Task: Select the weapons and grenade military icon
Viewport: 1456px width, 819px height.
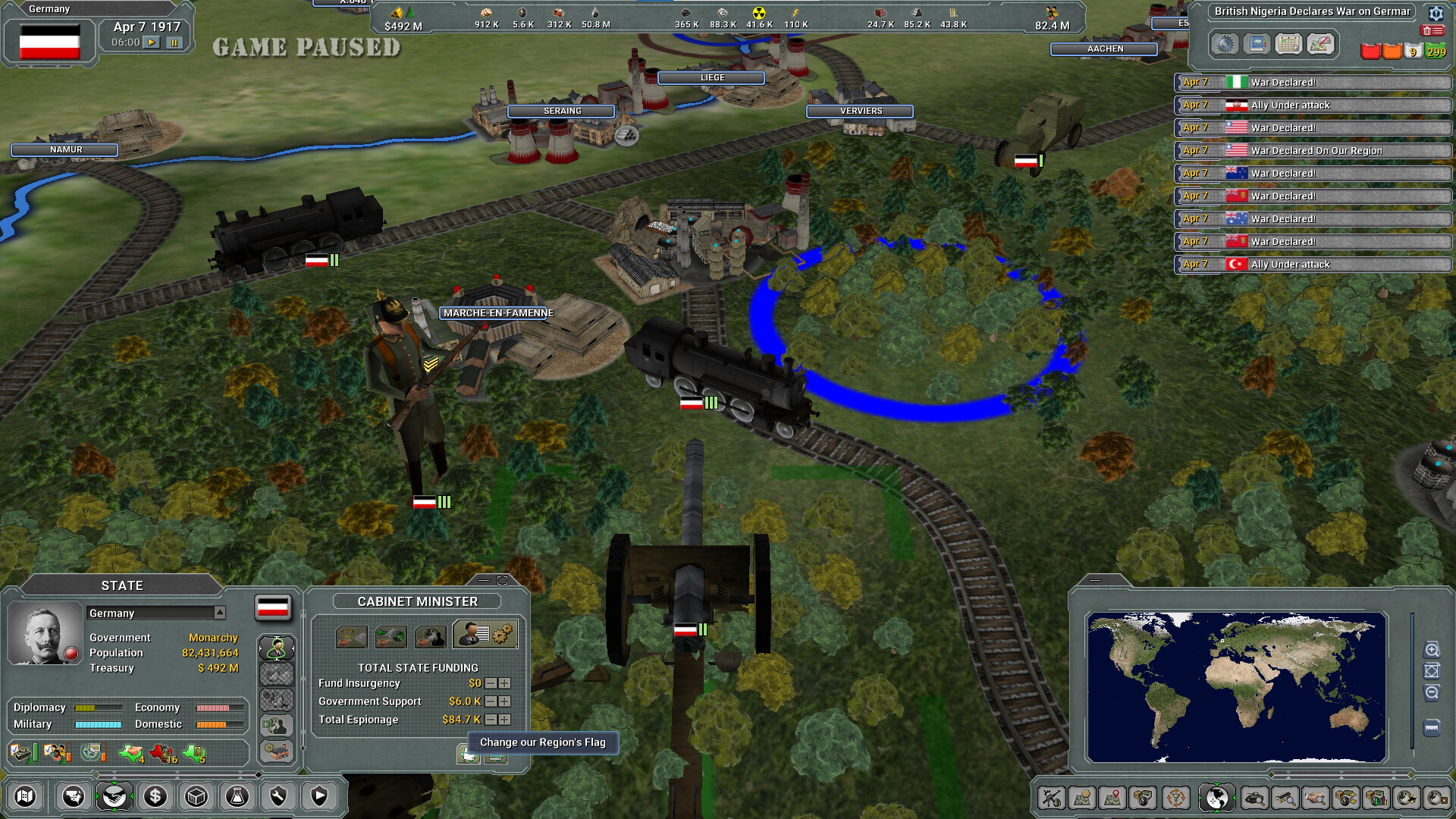Action: [x=1053, y=798]
